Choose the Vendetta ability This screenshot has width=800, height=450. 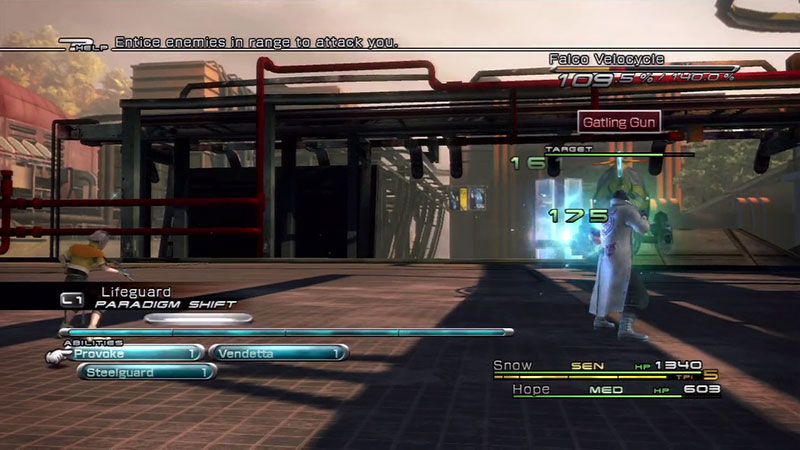[277, 352]
